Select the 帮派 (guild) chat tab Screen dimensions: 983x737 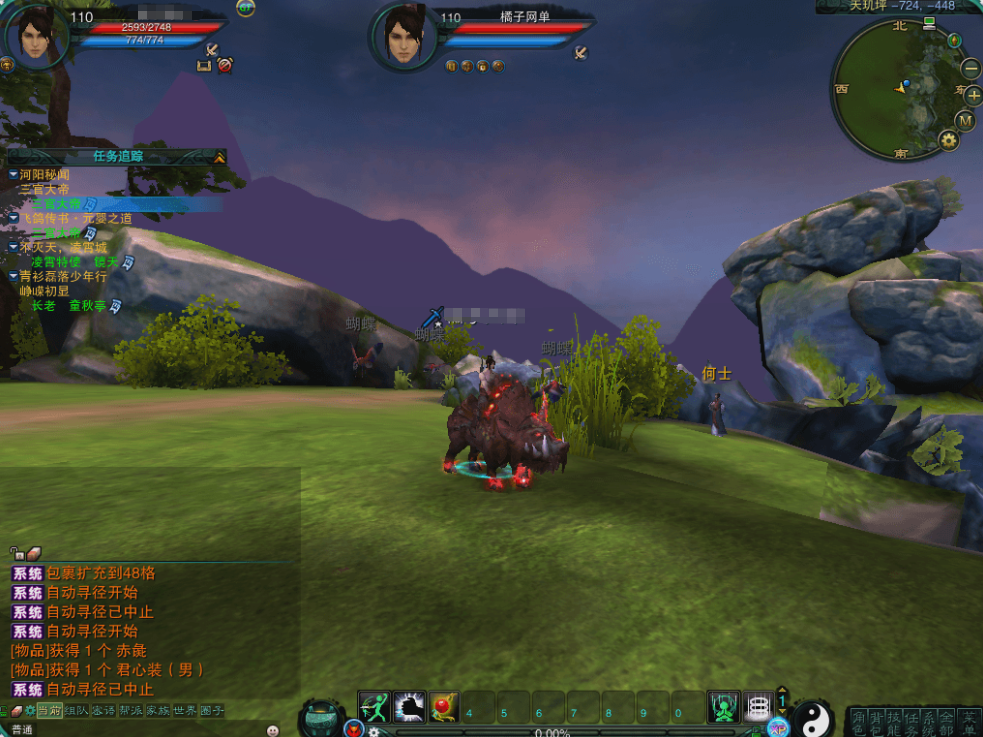[x=130, y=711]
